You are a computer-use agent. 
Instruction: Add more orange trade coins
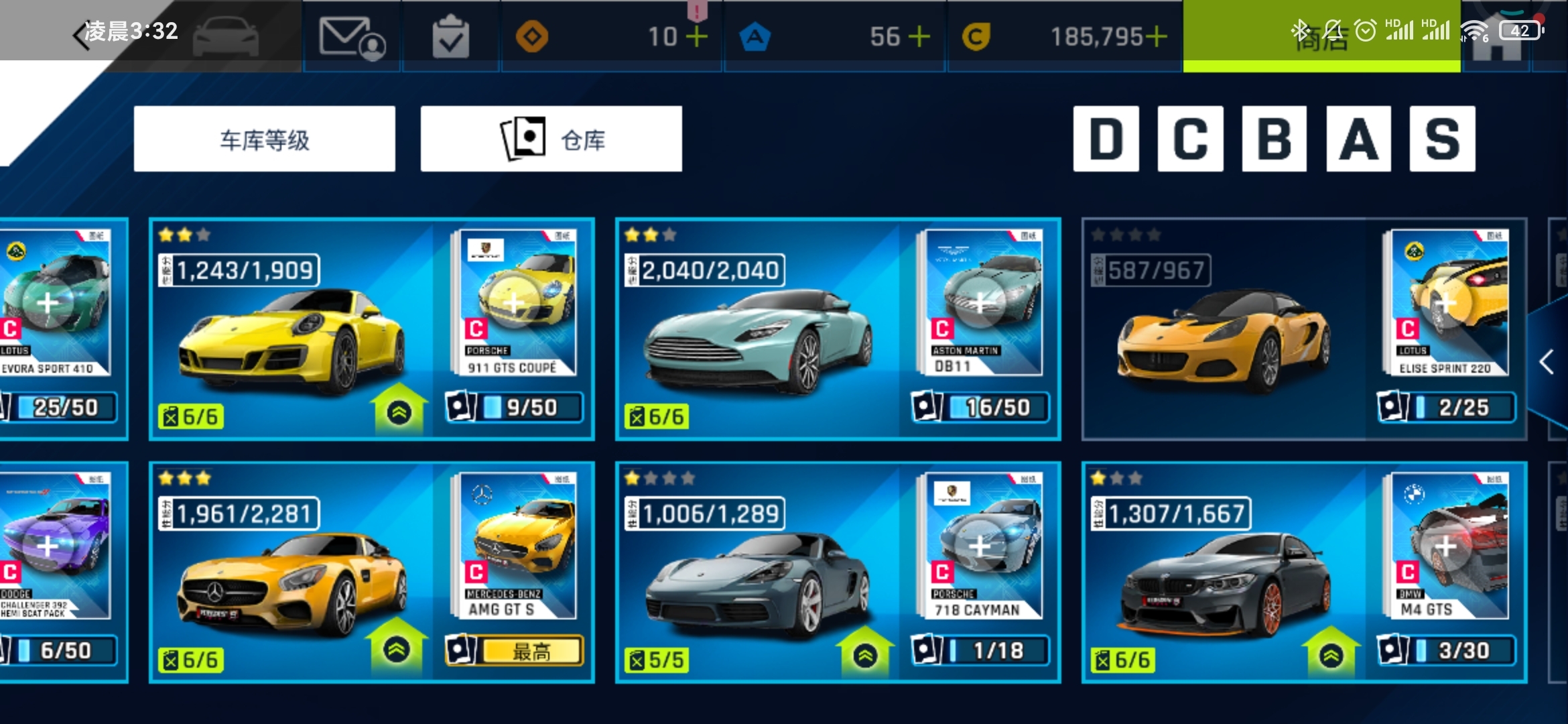pos(697,36)
